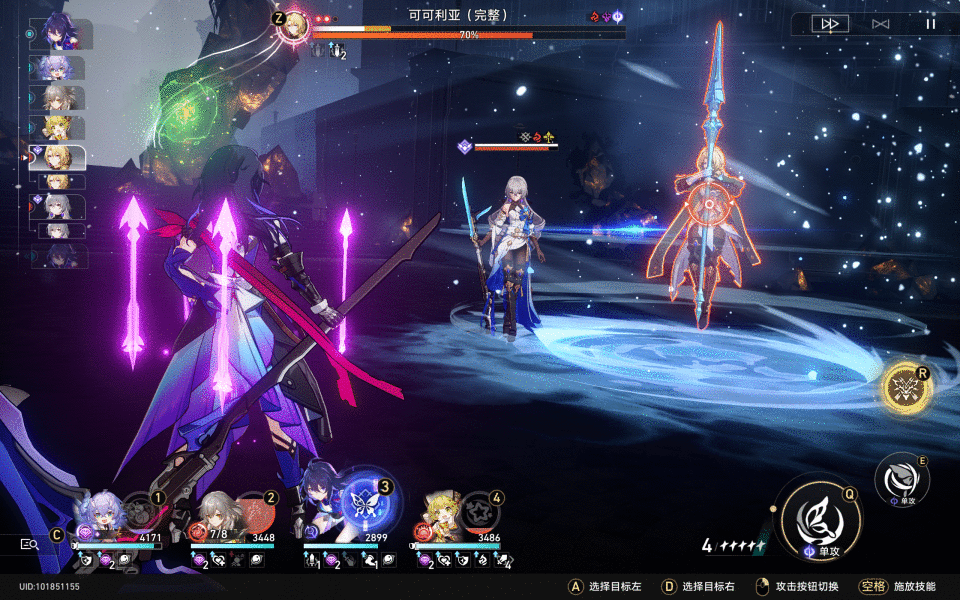The width and height of the screenshot is (960, 600).
Task: Activate the glowing golden ultimate button
Action: pyautogui.click(x=907, y=388)
